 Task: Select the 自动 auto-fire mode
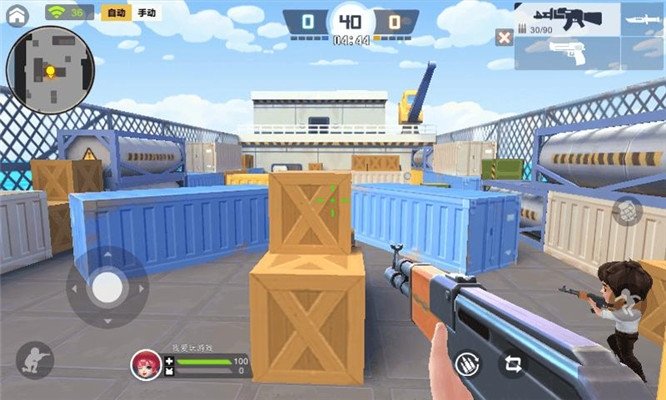[115, 13]
